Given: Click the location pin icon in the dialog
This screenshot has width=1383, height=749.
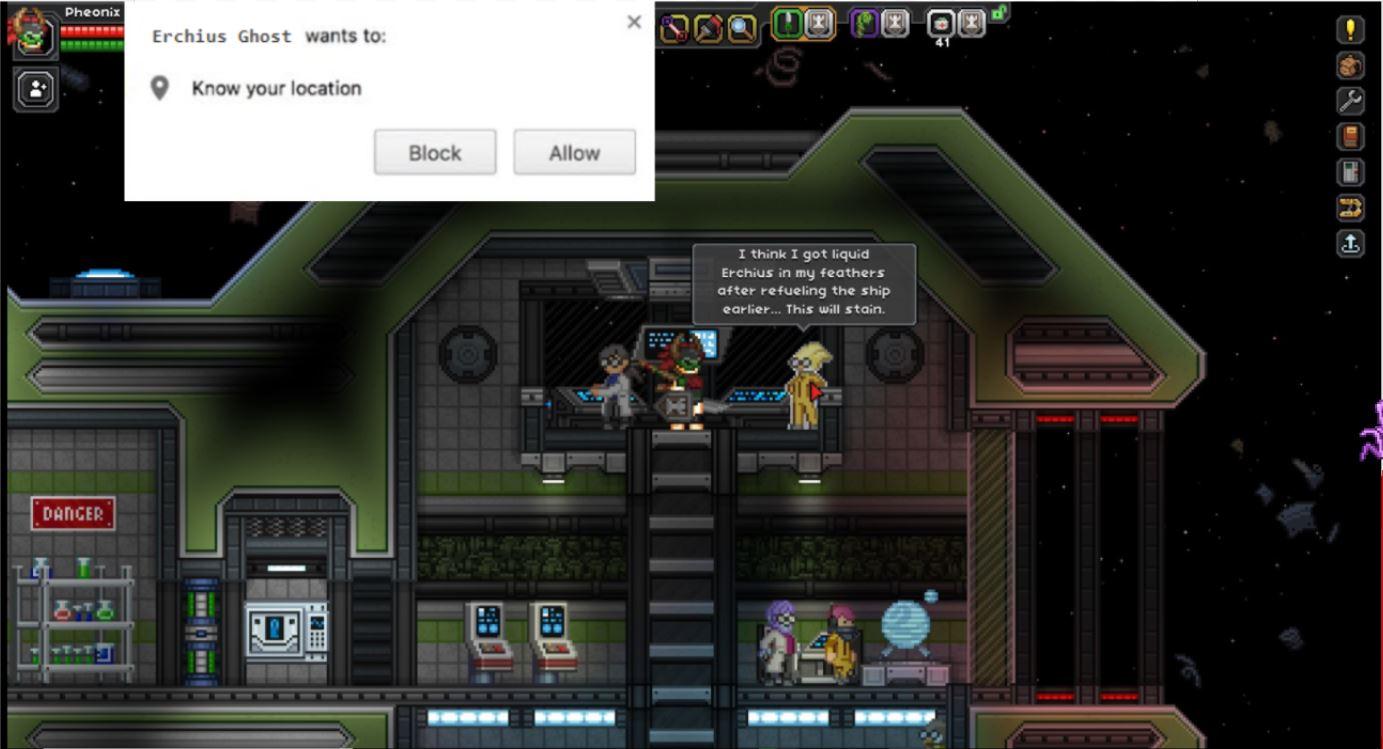Looking at the screenshot, I should (x=159, y=88).
